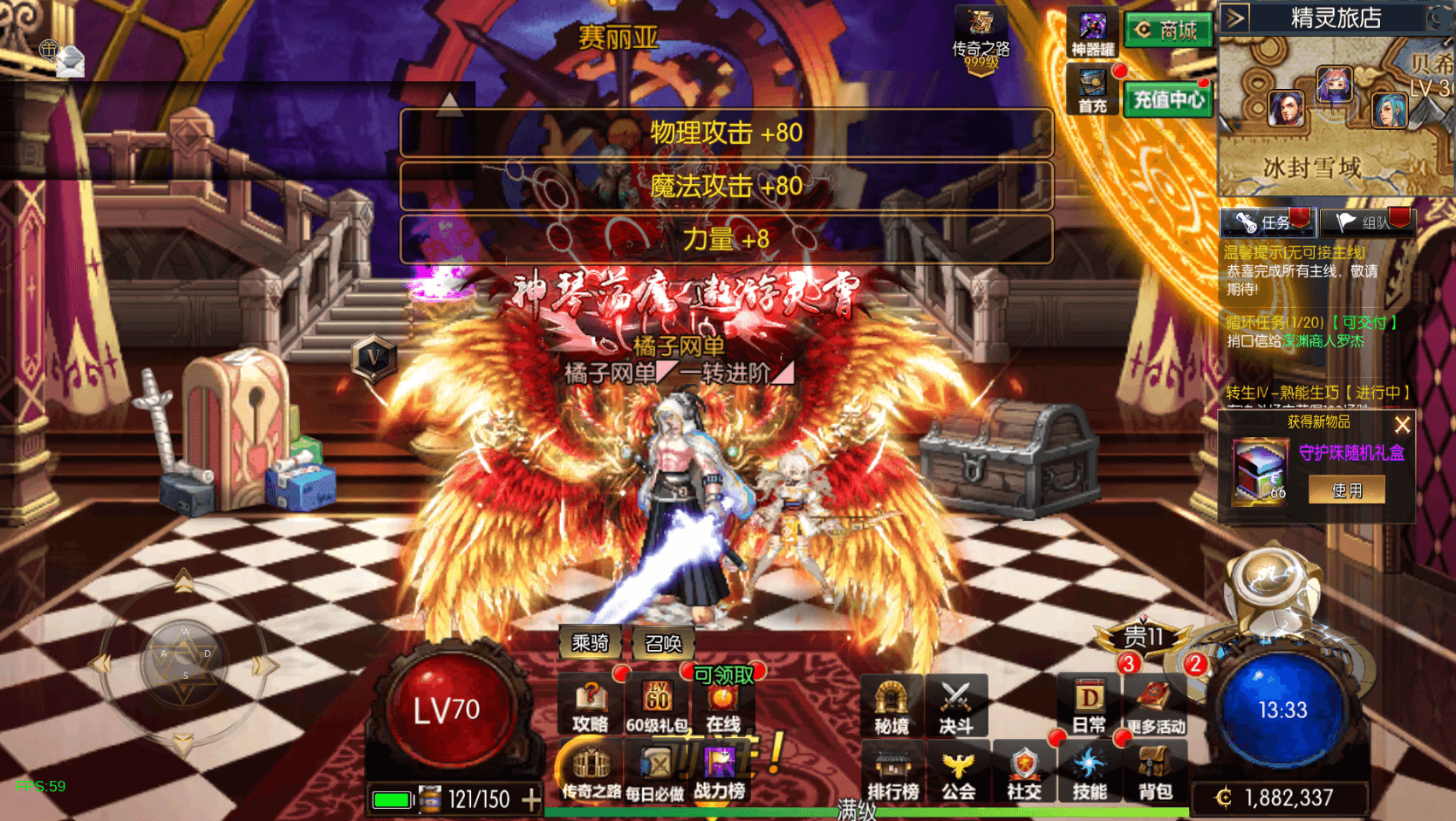Screen dimensions: 1456x821
Task: Switch to the 组队 team tab
Action: pyautogui.click(x=1367, y=222)
